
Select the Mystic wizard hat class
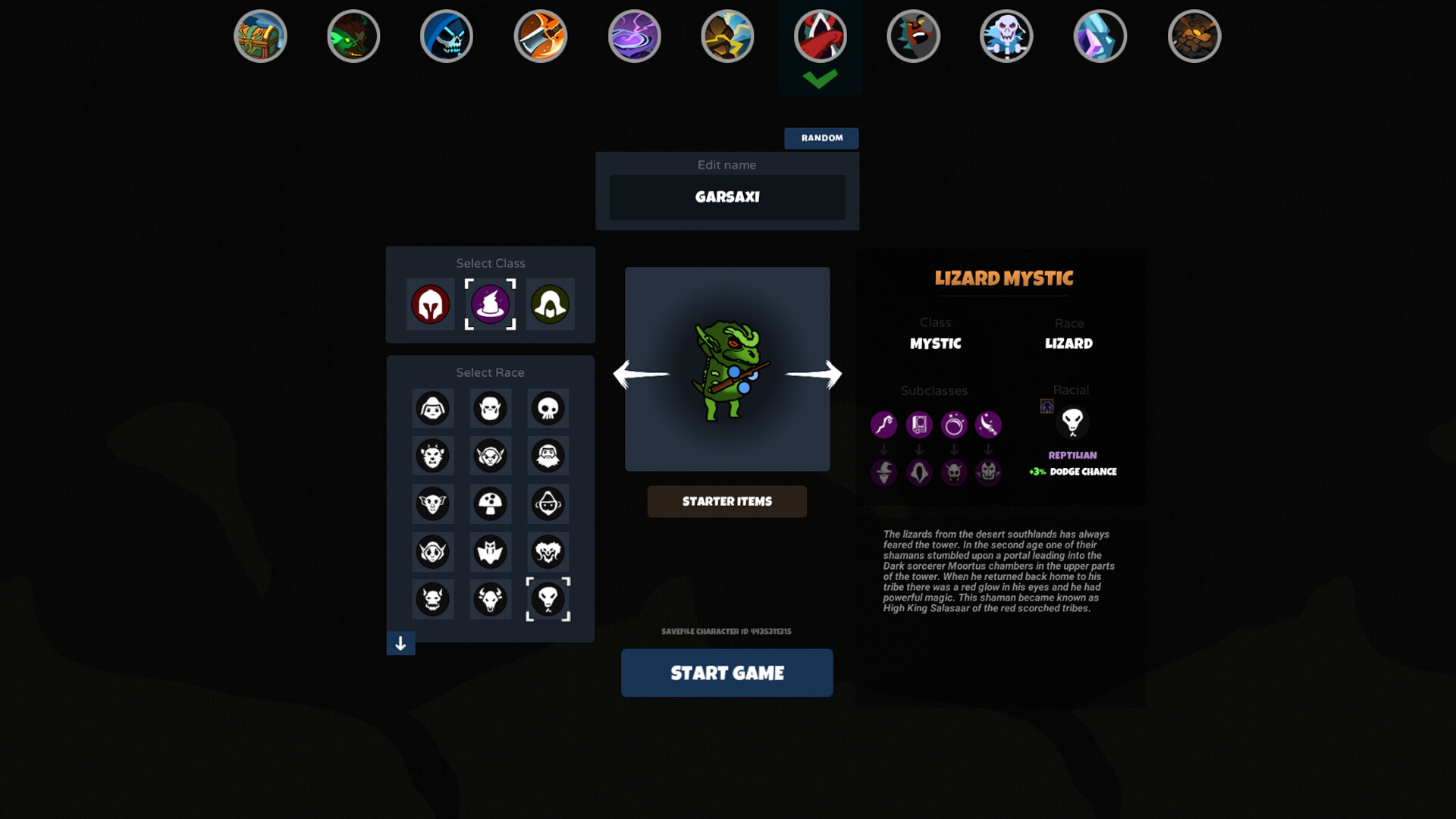coord(490,305)
